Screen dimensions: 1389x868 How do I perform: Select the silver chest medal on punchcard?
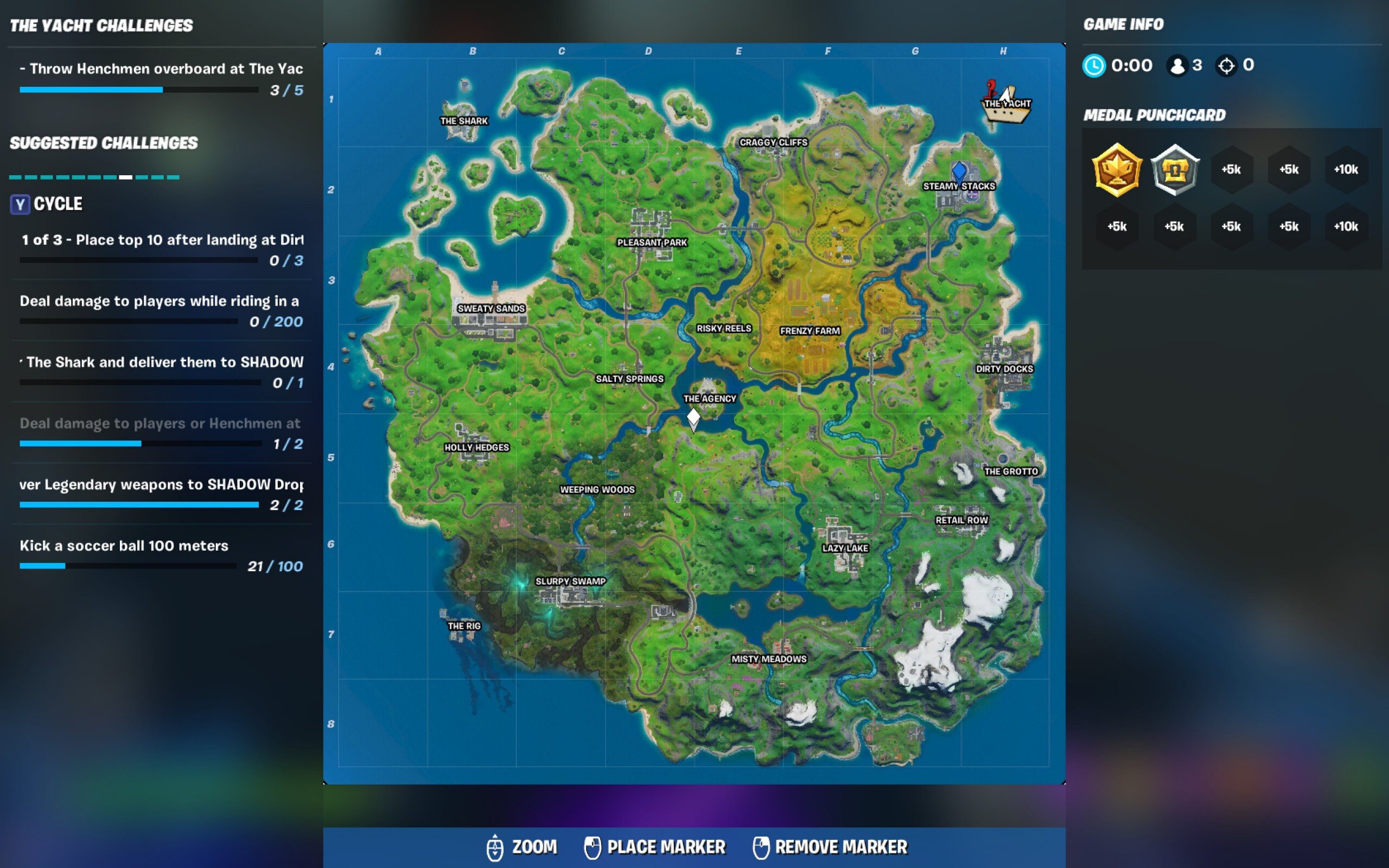coord(1174,170)
